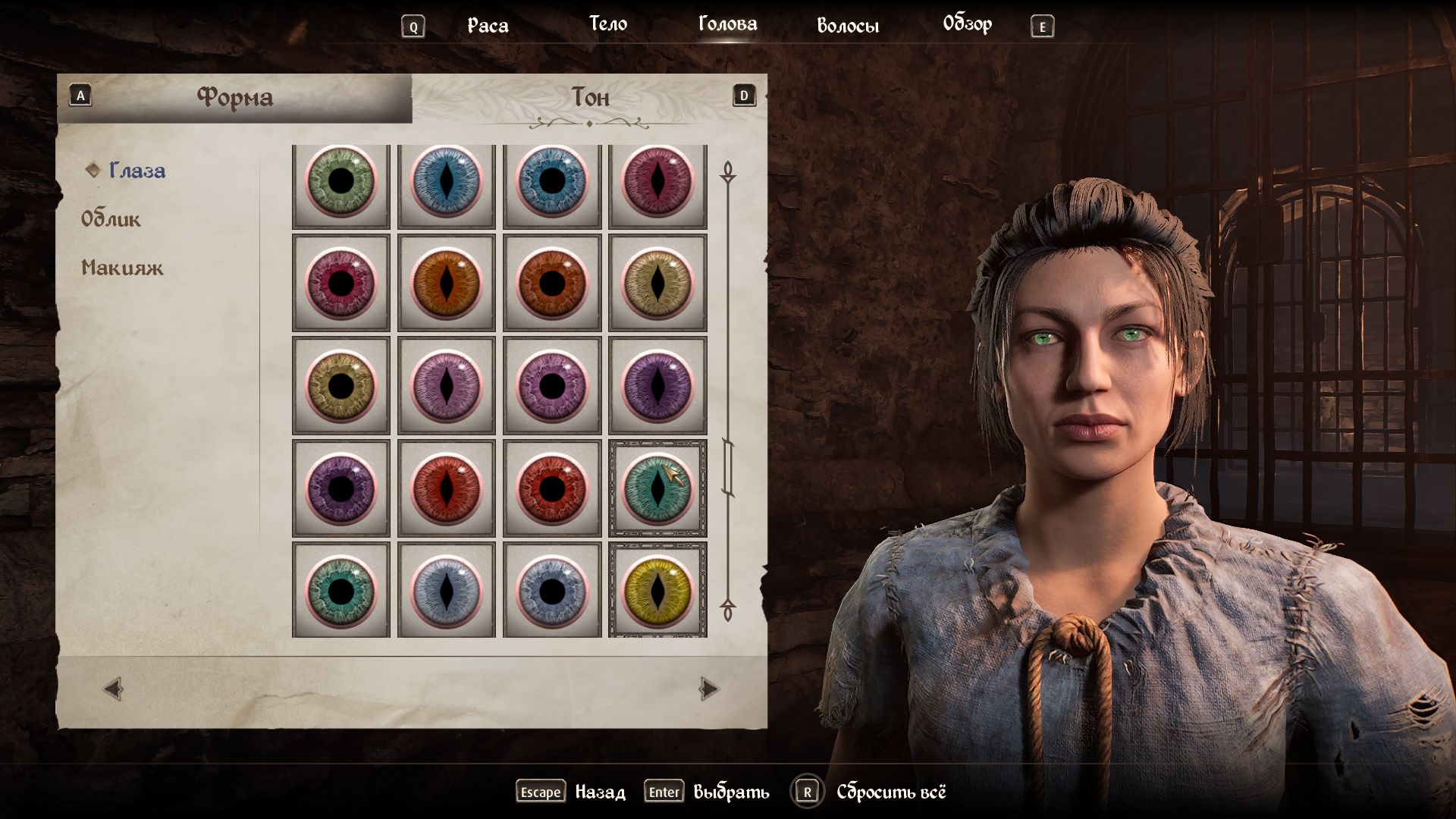
Task: Click the right arrow at panel bottom
Action: [708, 689]
